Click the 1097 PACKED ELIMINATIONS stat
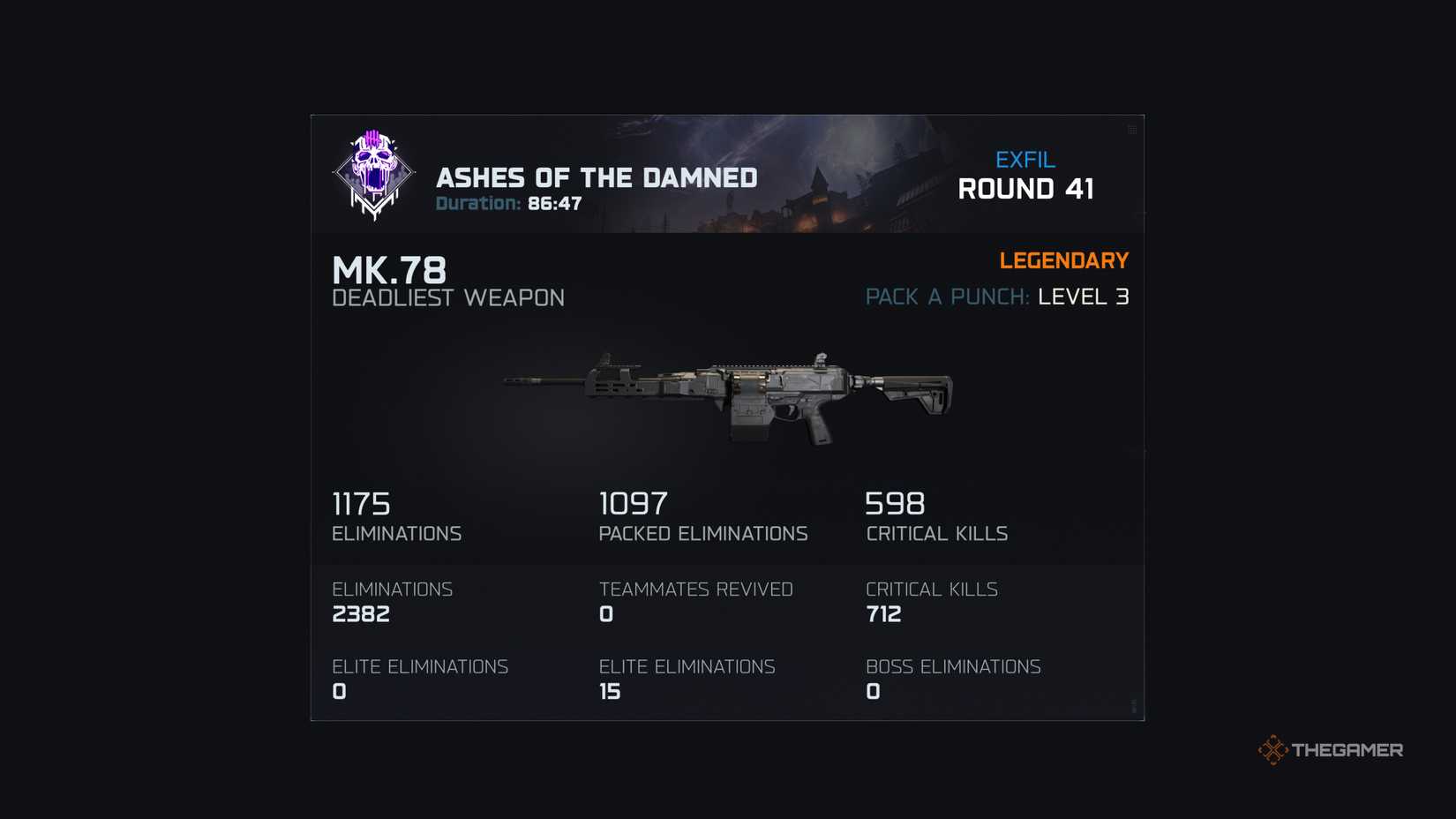The width and height of the screenshot is (1456, 819). coord(703,516)
